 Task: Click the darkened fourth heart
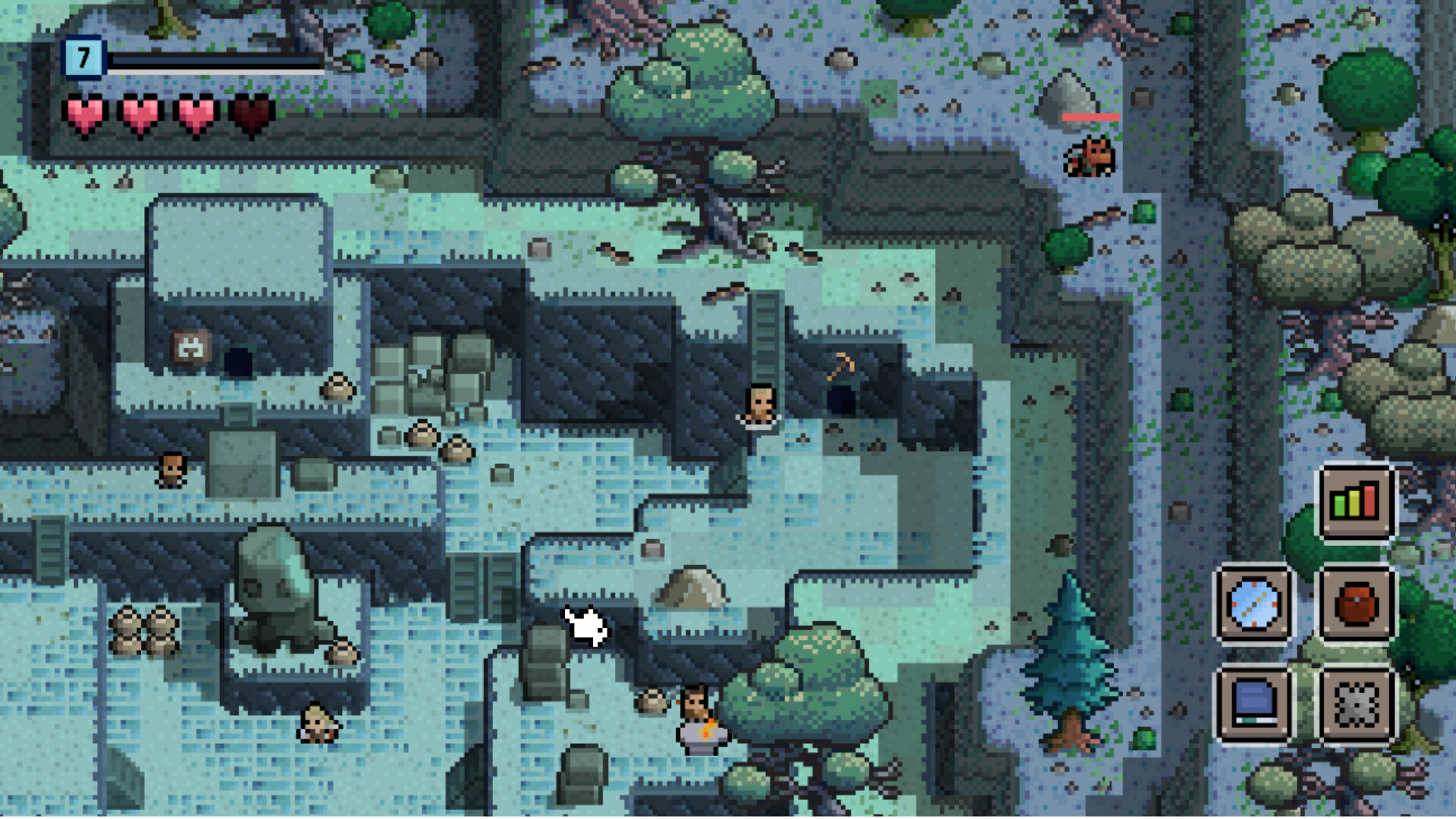pos(250,115)
